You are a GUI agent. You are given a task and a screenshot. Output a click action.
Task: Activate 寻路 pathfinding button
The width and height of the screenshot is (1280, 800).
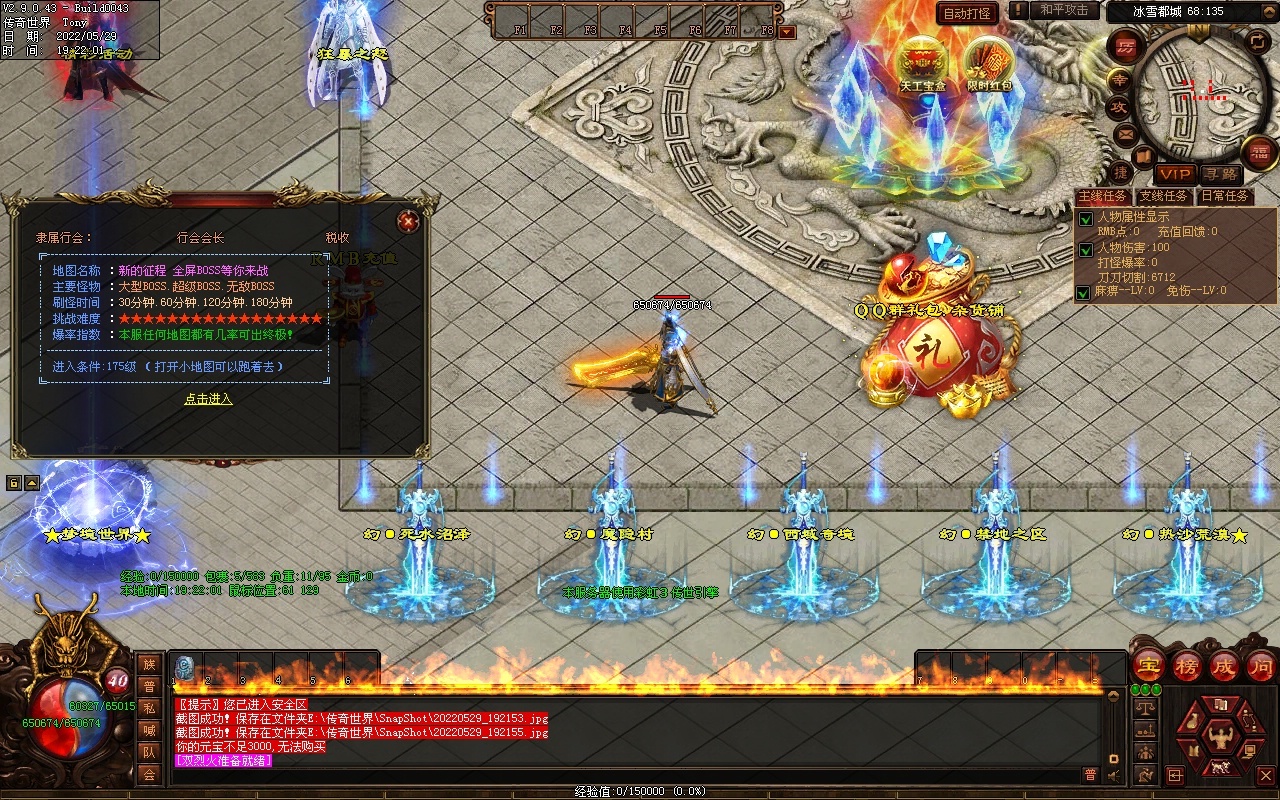[1219, 174]
